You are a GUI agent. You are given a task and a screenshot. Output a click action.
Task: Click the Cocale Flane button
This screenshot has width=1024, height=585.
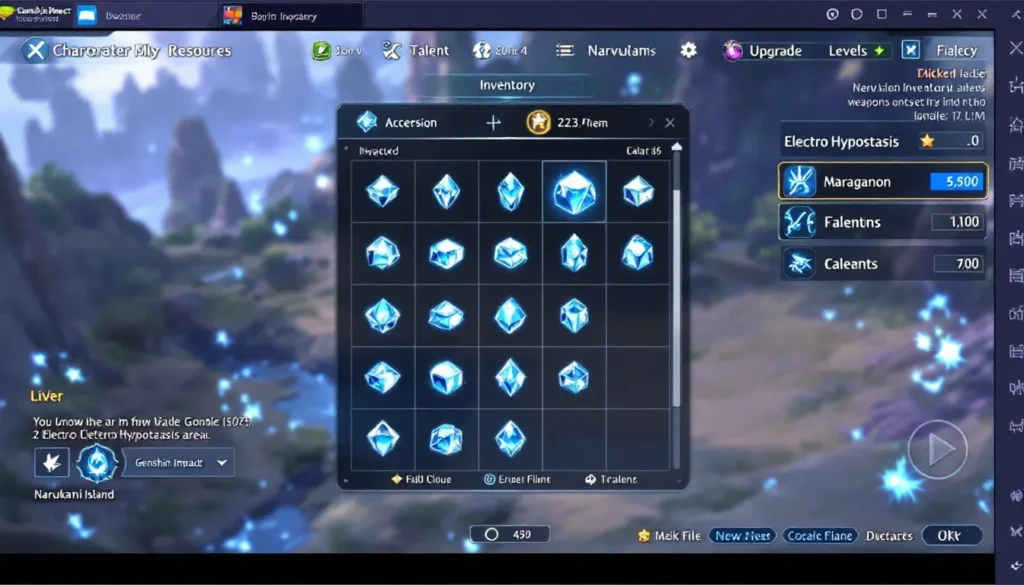point(818,536)
